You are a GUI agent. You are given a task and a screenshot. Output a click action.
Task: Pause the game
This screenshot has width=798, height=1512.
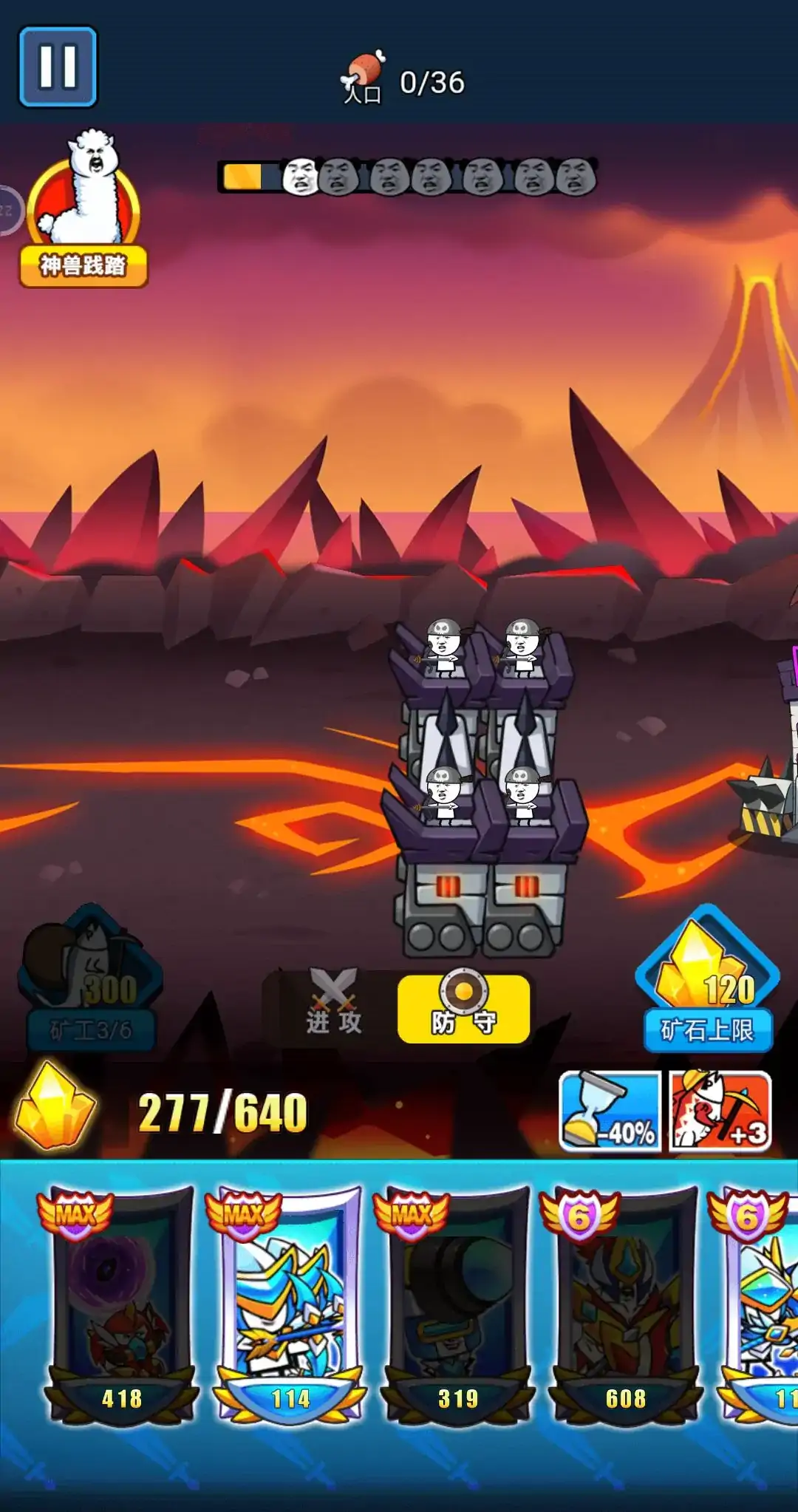coord(58,67)
